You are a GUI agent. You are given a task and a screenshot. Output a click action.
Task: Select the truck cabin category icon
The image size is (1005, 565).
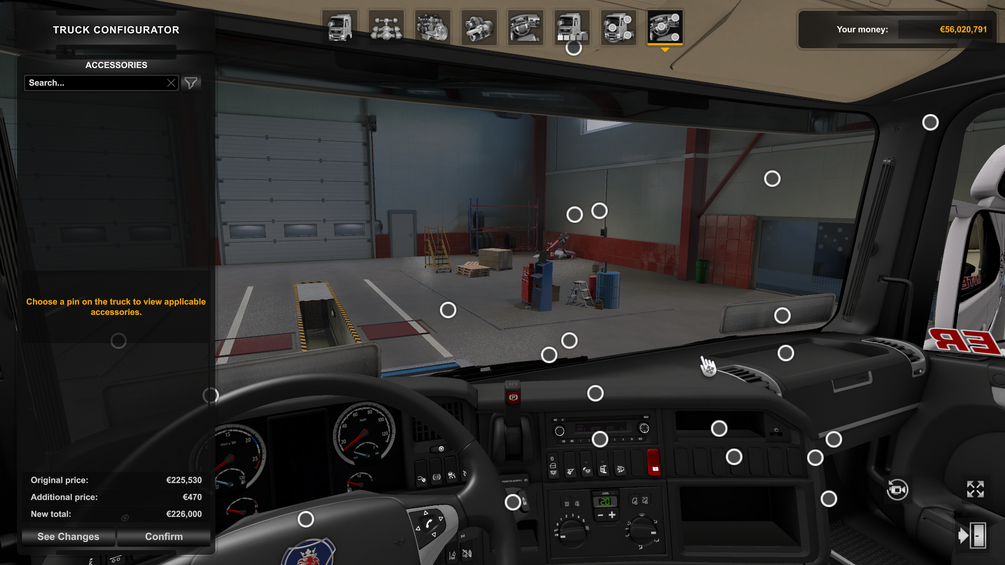pyautogui.click(x=340, y=27)
